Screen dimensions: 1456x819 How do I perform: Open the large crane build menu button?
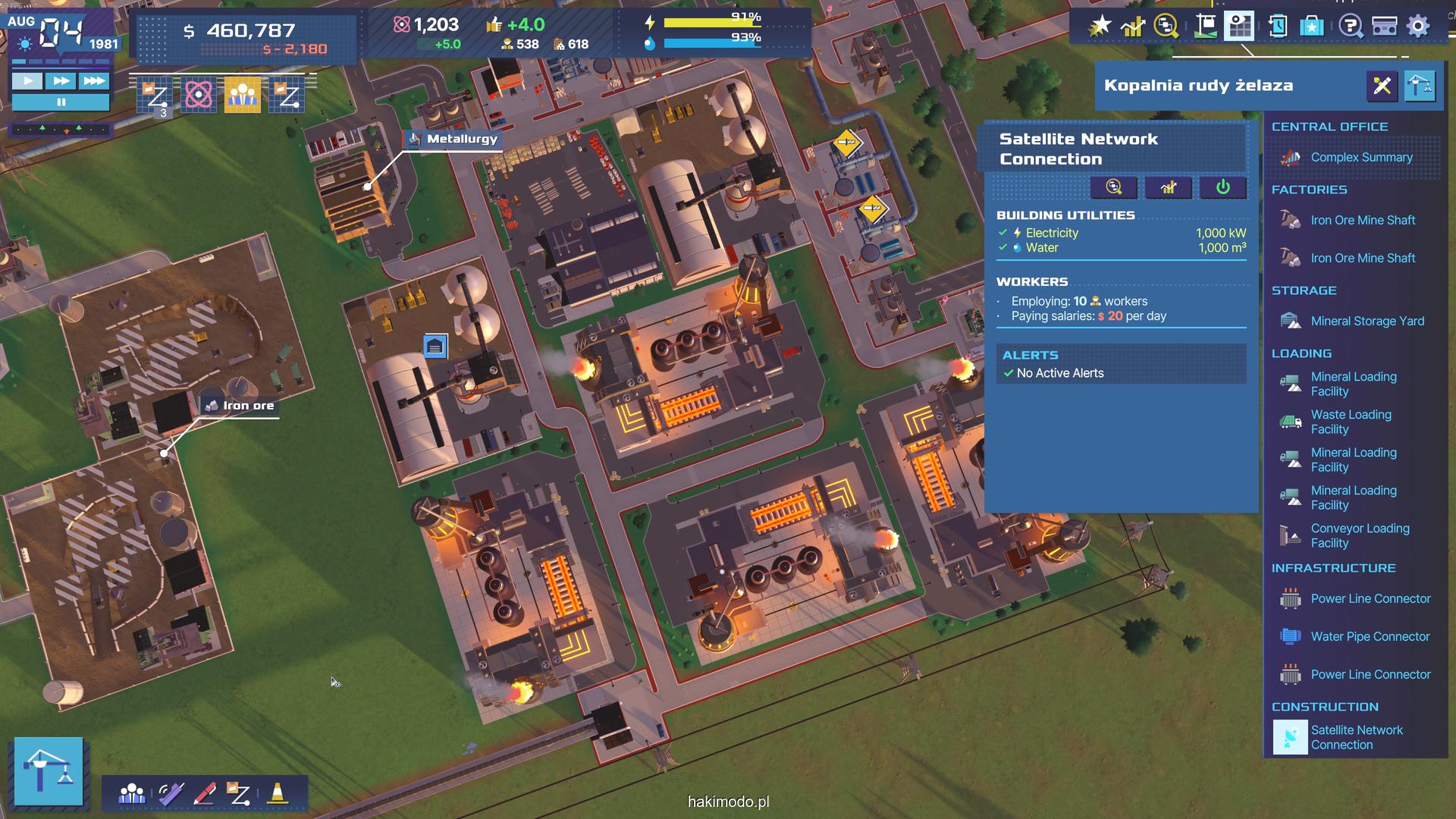tap(49, 770)
